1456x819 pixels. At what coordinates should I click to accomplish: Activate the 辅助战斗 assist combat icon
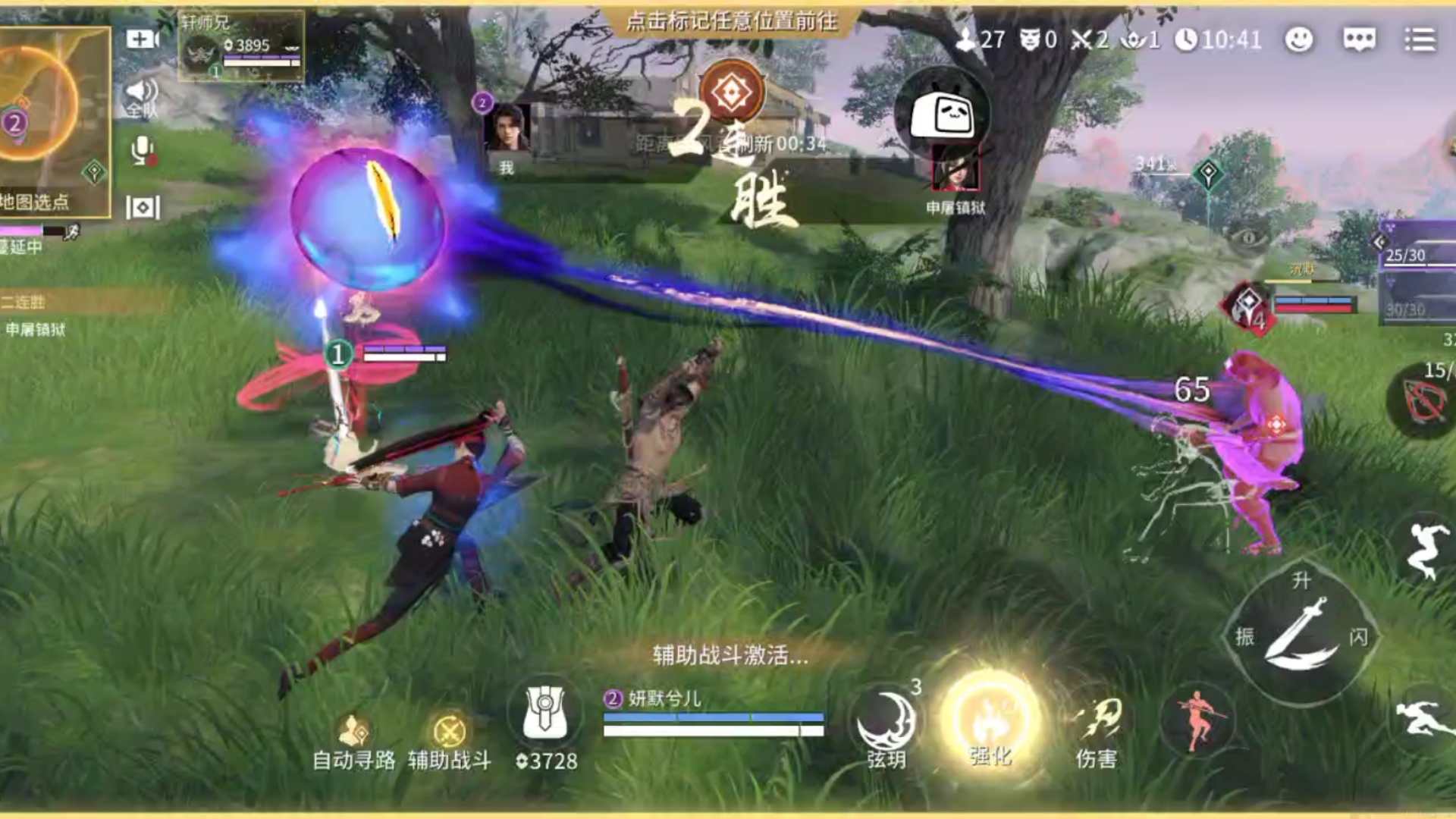[x=450, y=730]
